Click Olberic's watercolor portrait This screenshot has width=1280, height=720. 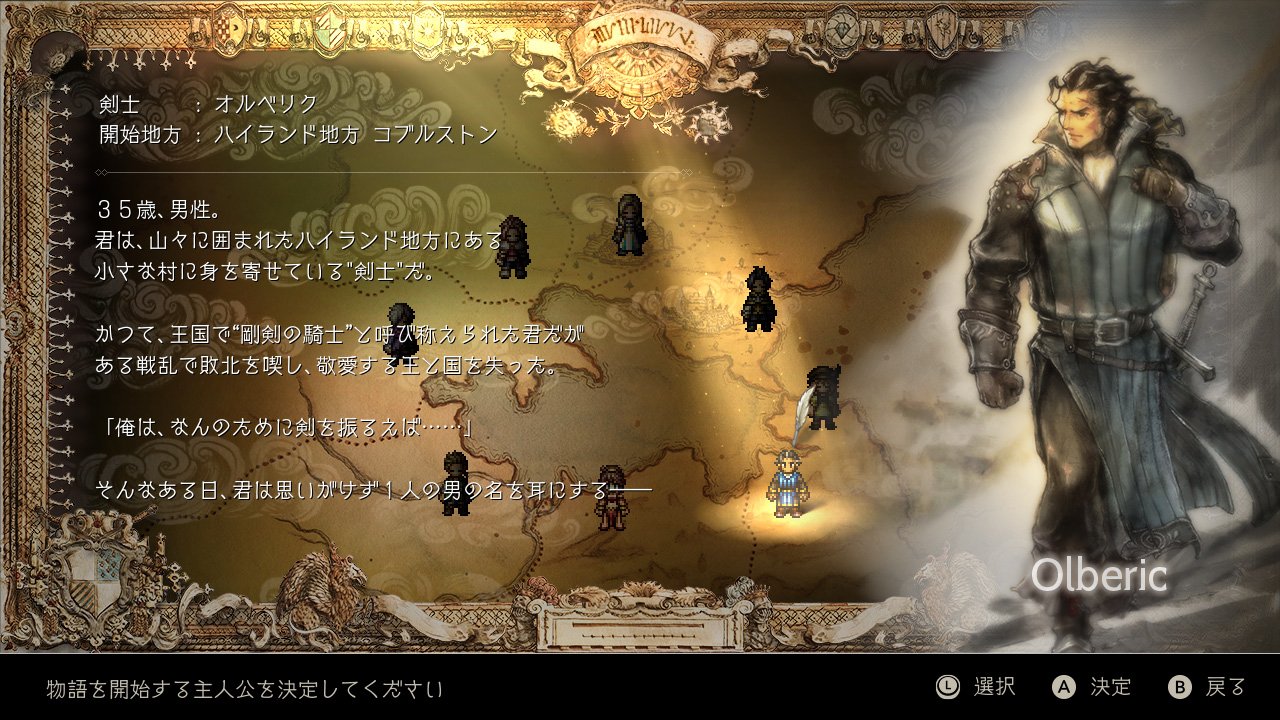[x=1100, y=300]
